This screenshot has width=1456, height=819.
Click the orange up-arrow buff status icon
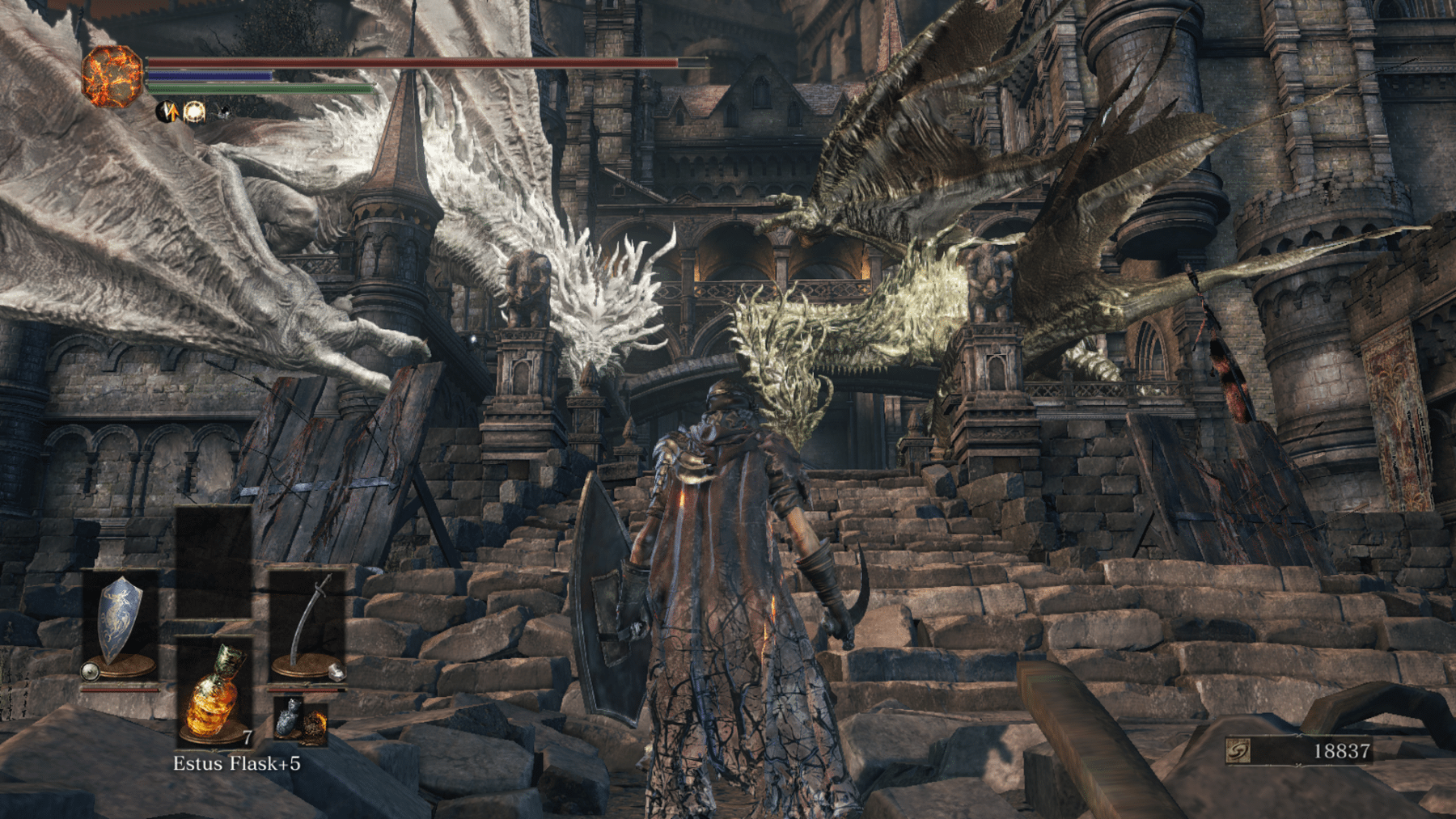pyautogui.click(x=167, y=112)
